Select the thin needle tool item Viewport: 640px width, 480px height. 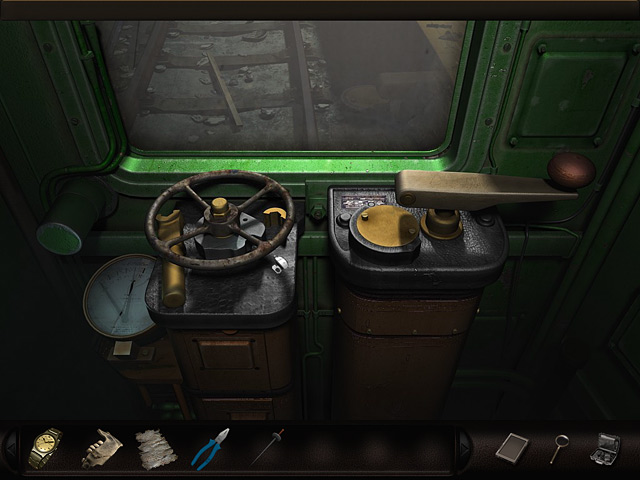tap(267, 446)
